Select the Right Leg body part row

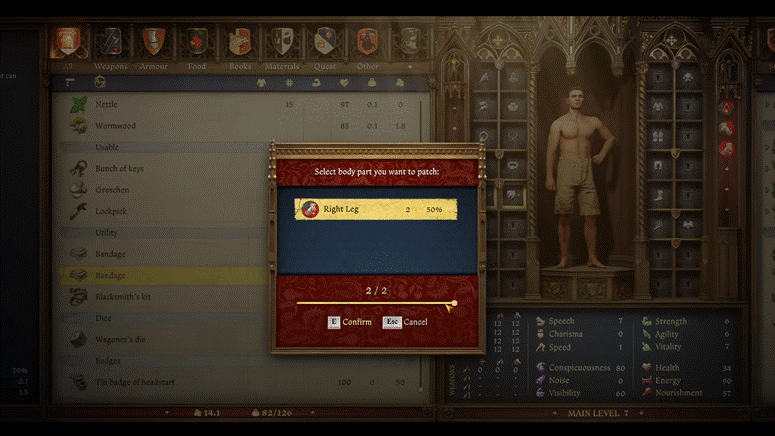point(375,209)
